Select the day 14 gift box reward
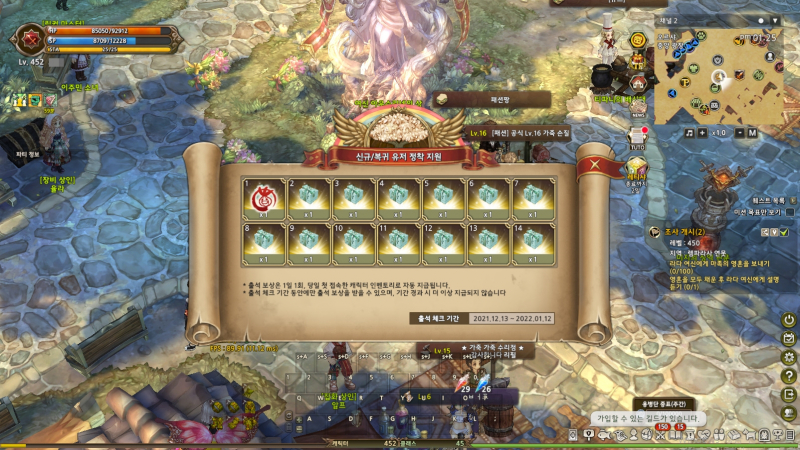Screen dimensions: 800x450 coord(532,243)
